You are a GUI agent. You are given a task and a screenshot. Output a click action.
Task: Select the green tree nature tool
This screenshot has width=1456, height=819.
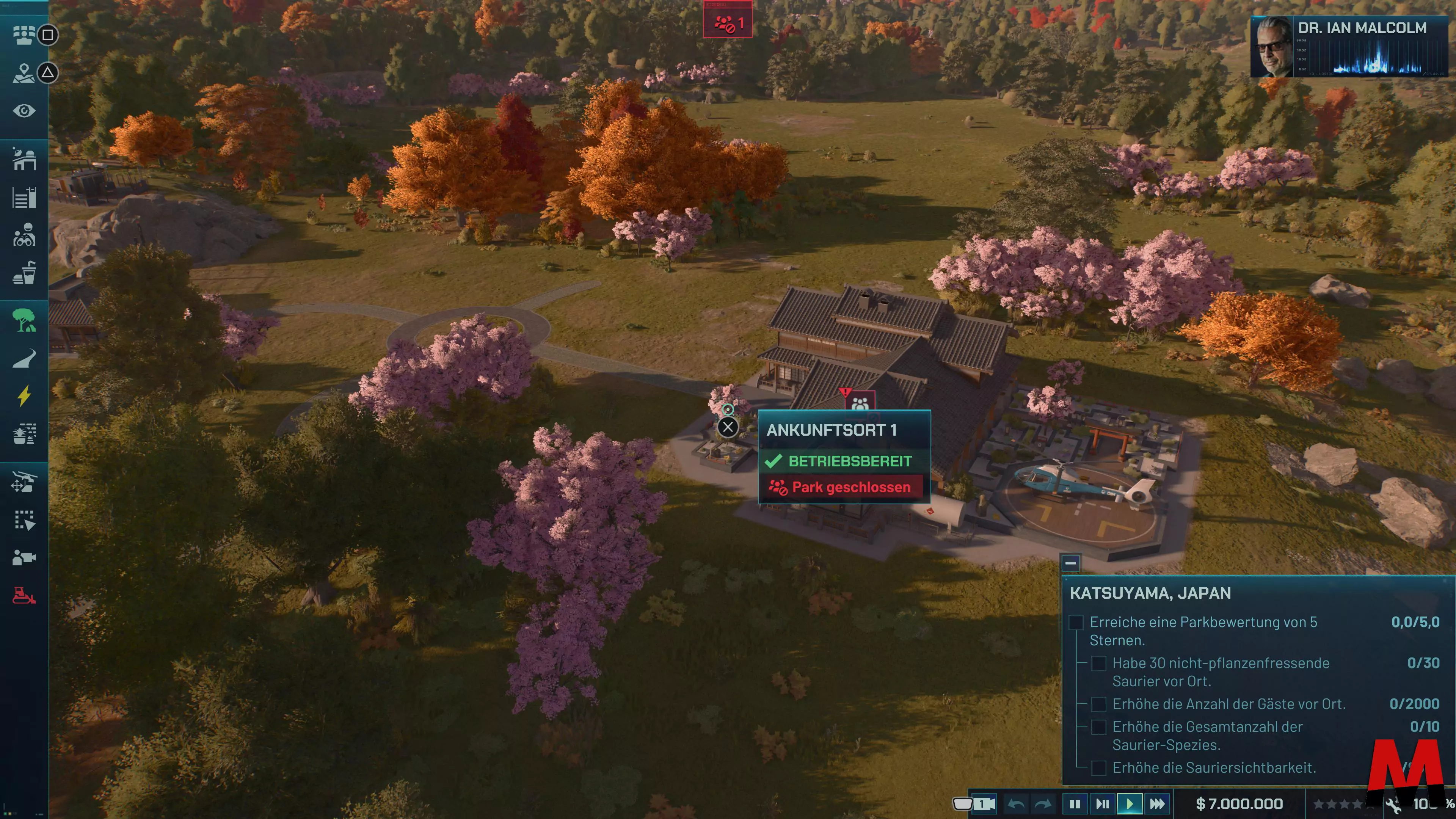(x=24, y=320)
